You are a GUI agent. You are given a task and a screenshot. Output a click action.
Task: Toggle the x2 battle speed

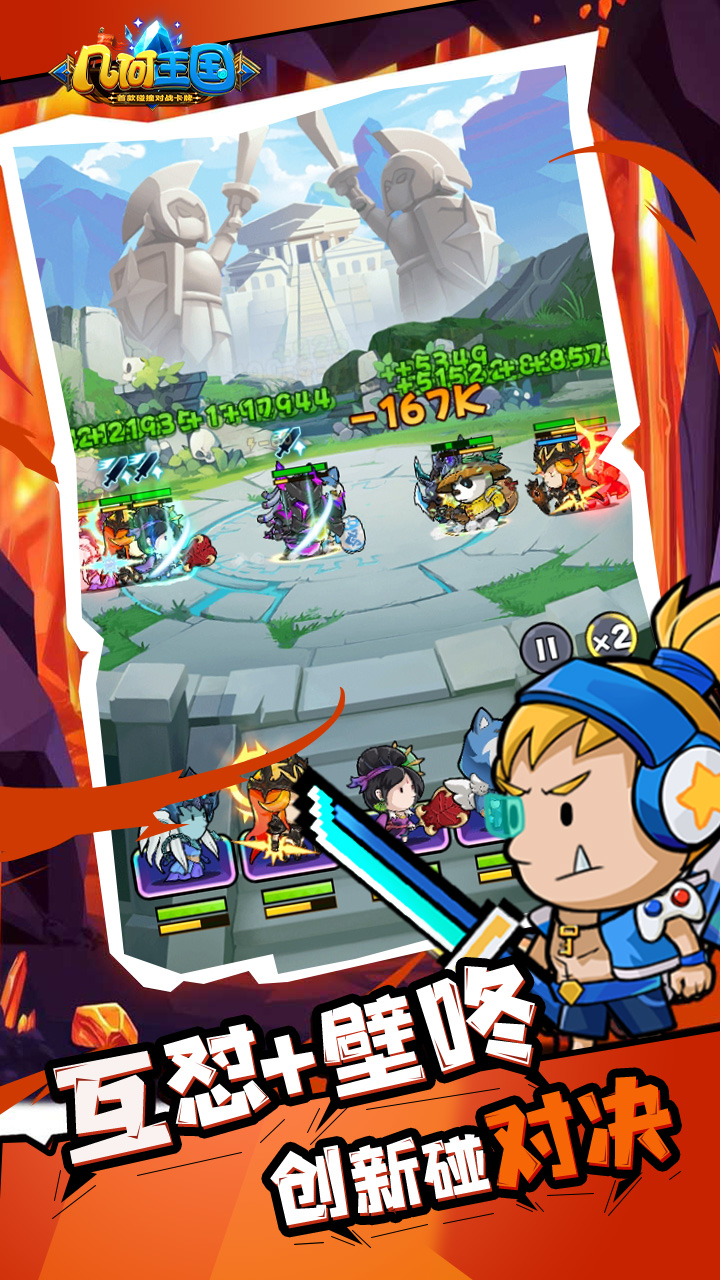coord(606,640)
